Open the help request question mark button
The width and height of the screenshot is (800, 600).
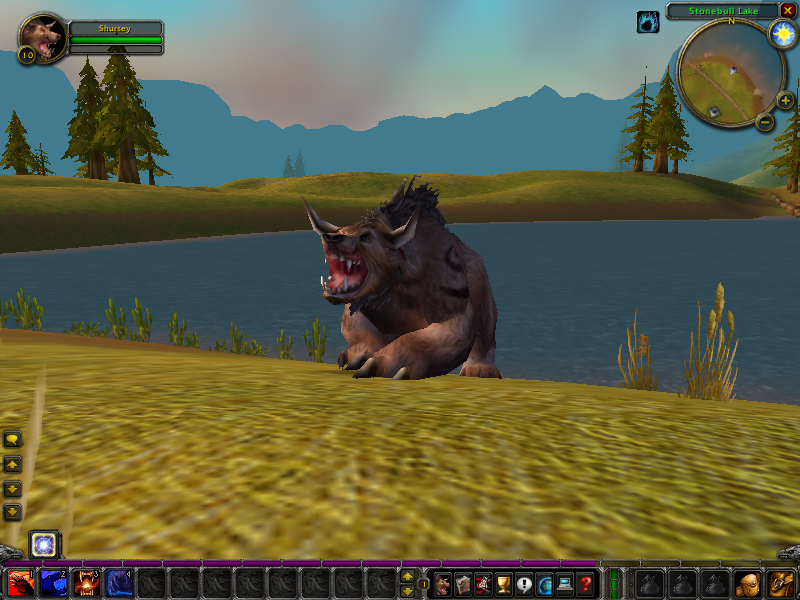(587, 584)
